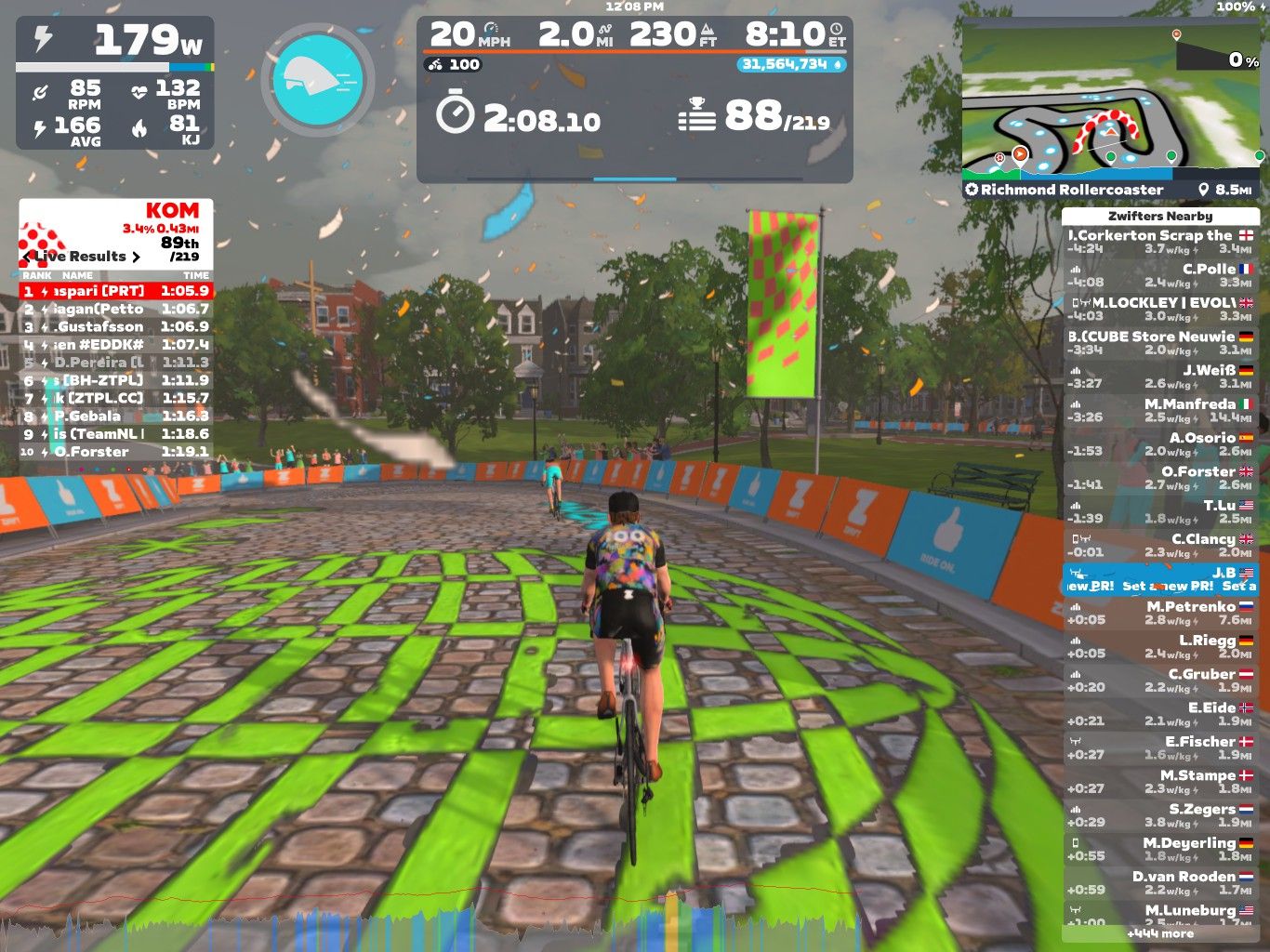
Task: Expand the +444 more riders entry
Action: (1160, 933)
